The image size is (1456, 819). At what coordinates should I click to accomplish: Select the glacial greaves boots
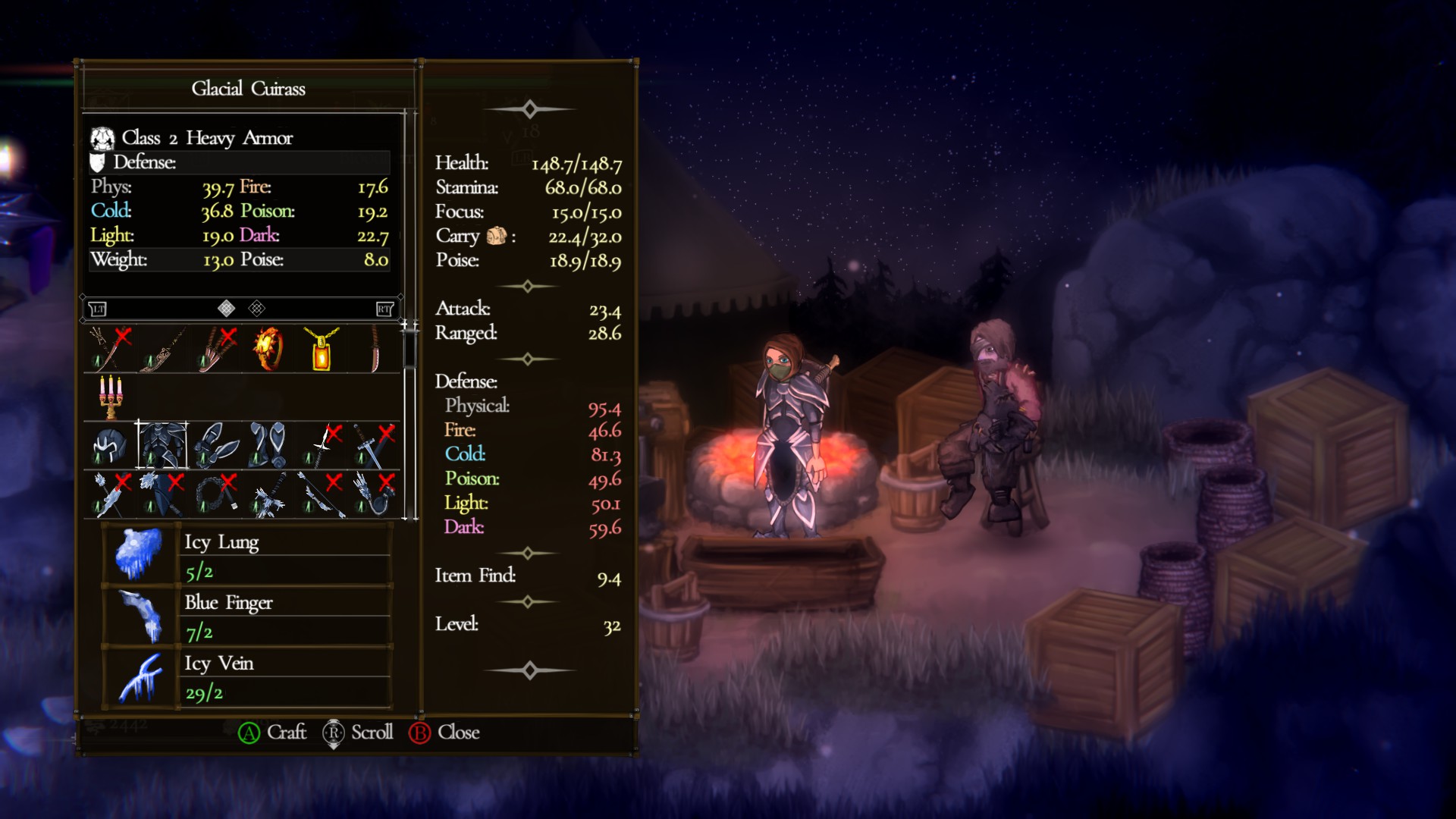coord(268,445)
